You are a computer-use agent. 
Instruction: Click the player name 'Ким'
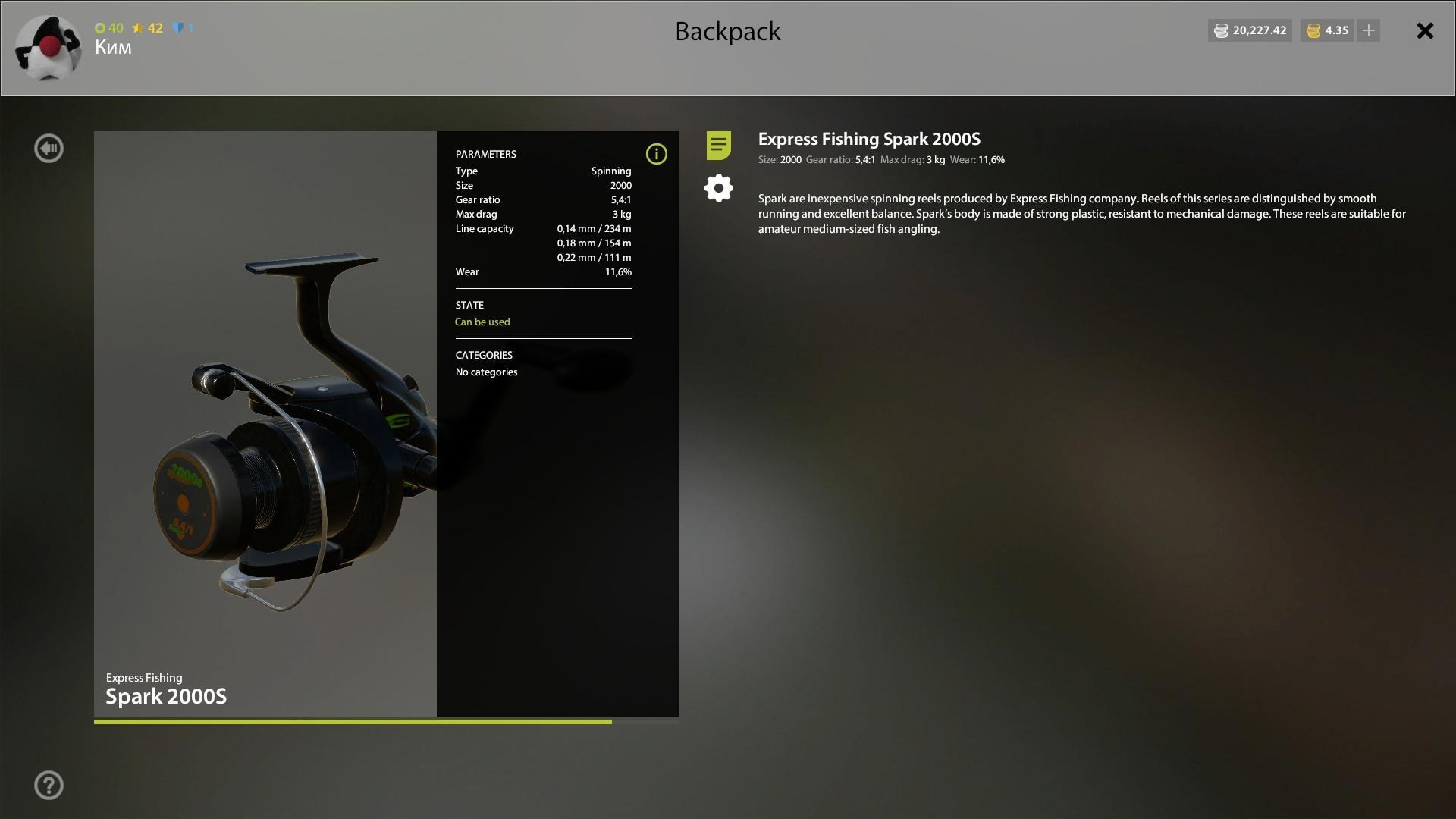tap(112, 47)
